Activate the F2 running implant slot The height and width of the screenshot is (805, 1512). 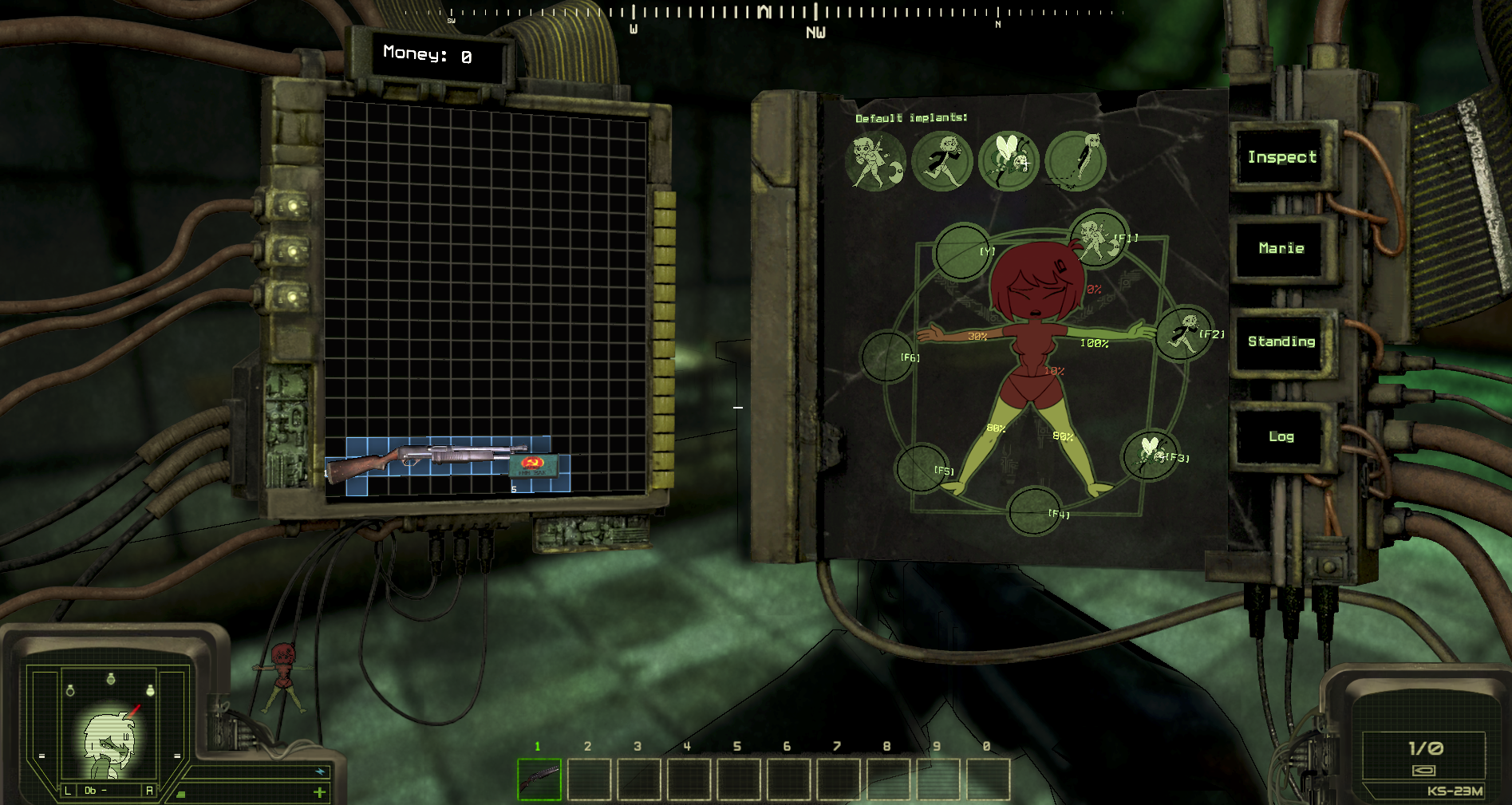click(x=1184, y=333)
